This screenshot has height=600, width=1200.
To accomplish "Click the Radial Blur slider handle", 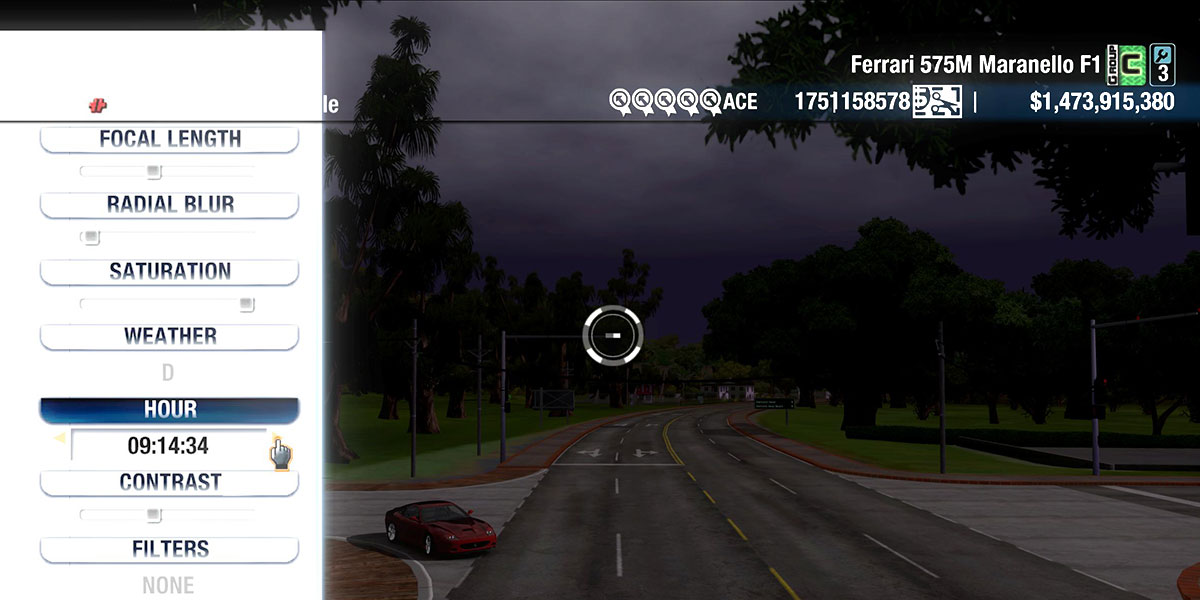I will (91, 237).
